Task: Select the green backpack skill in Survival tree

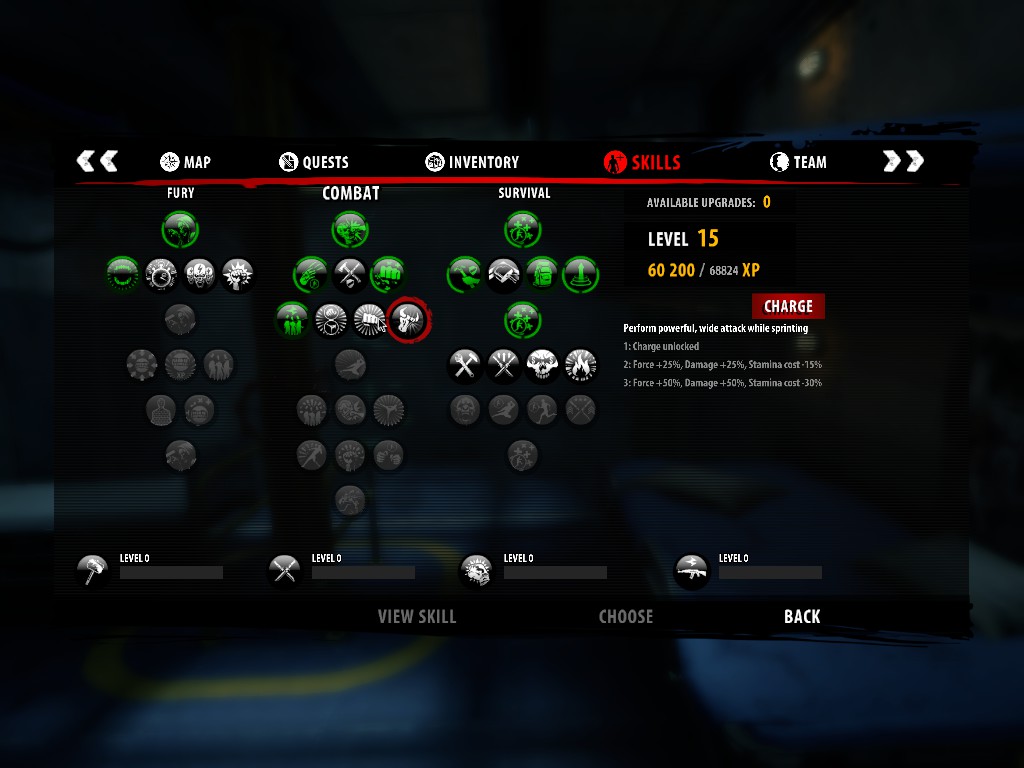Action: [541, 273]
